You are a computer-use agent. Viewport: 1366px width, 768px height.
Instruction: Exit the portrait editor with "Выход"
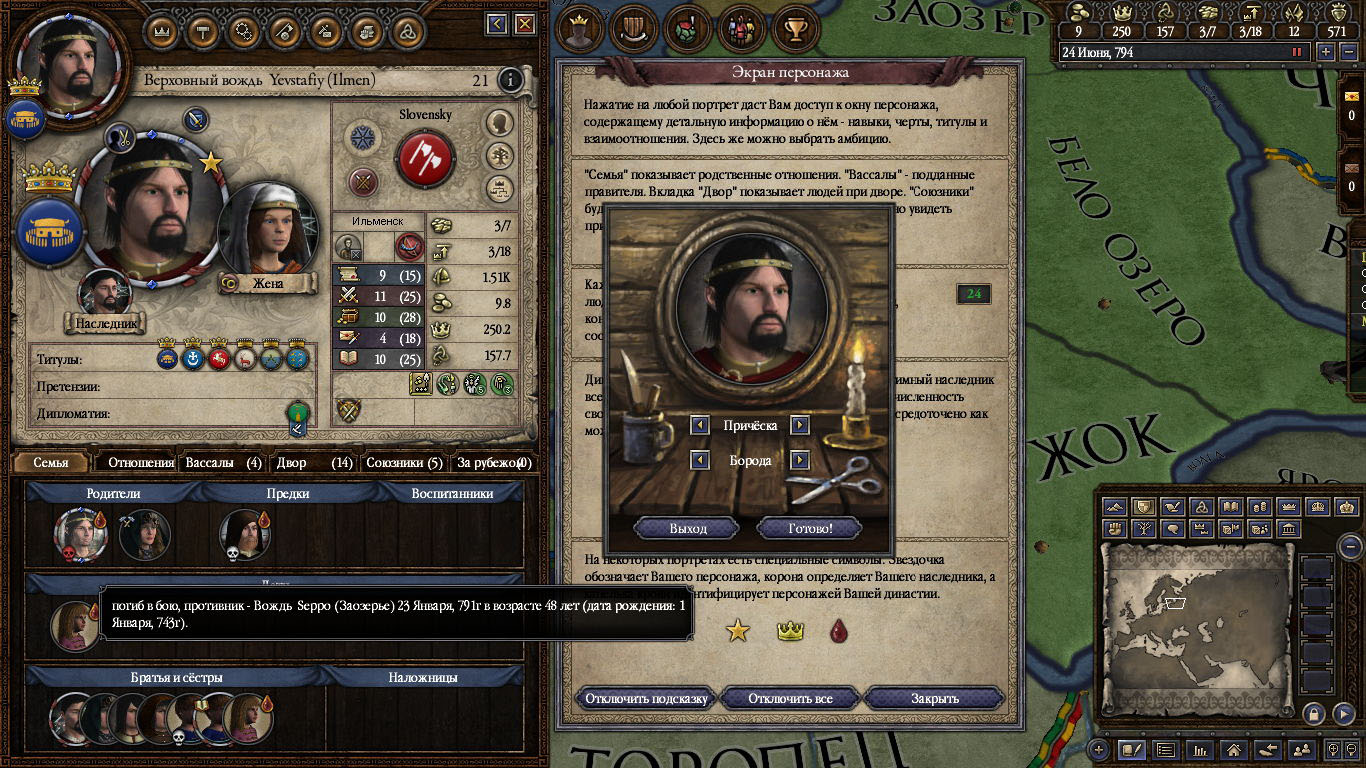687,528
